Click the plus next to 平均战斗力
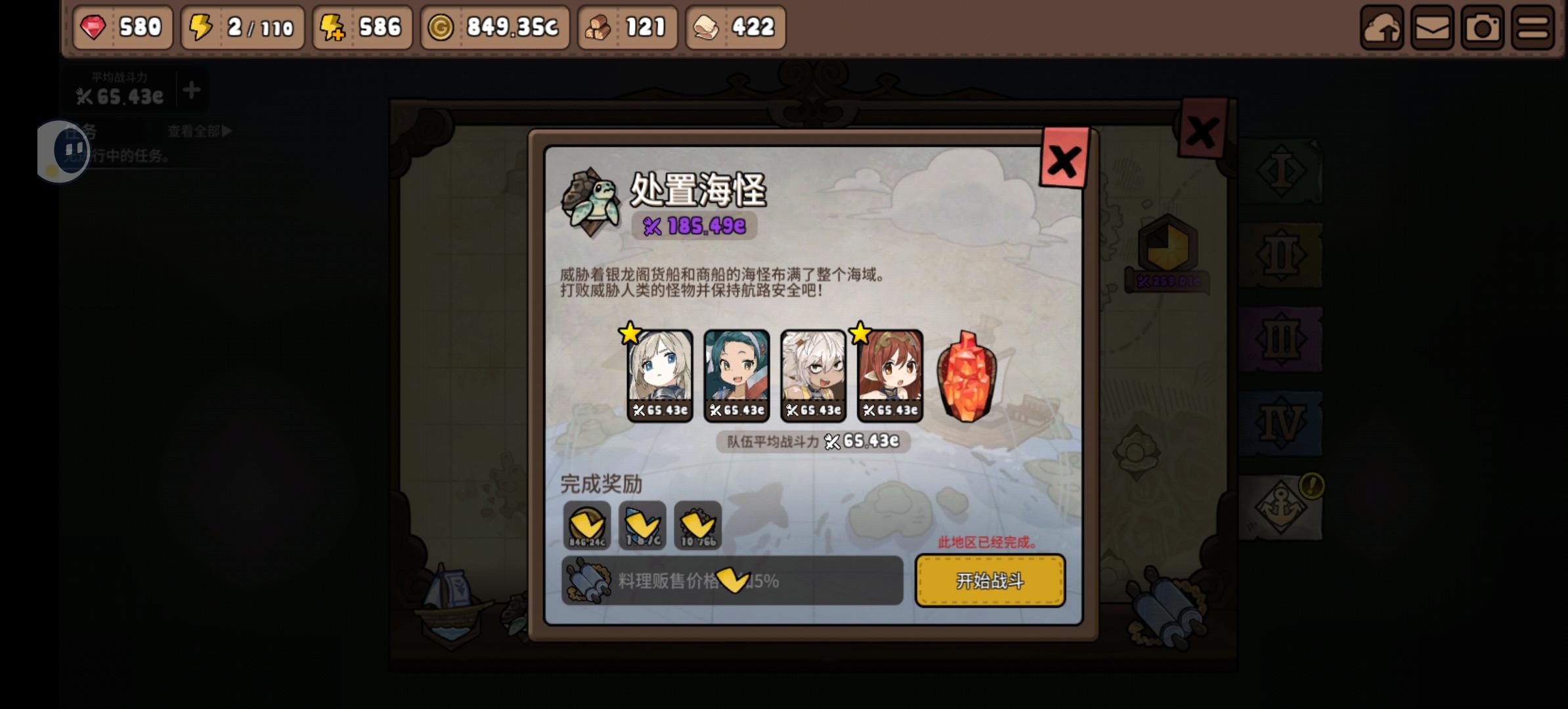1568x709 pixels. click(190, 91)
